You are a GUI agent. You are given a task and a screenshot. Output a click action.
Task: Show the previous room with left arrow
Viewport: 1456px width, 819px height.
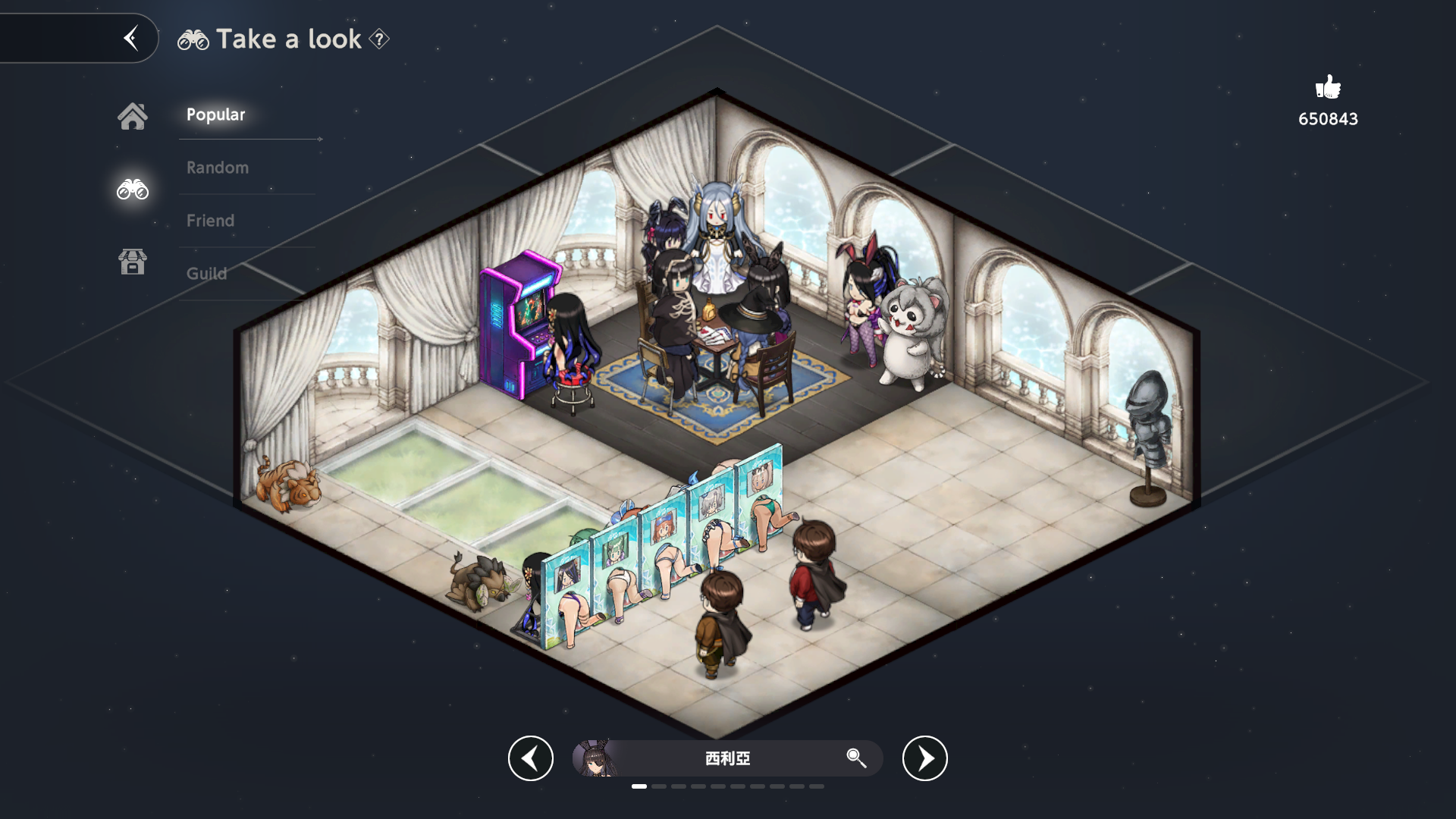pyautogui.click(x=531, y=758)
